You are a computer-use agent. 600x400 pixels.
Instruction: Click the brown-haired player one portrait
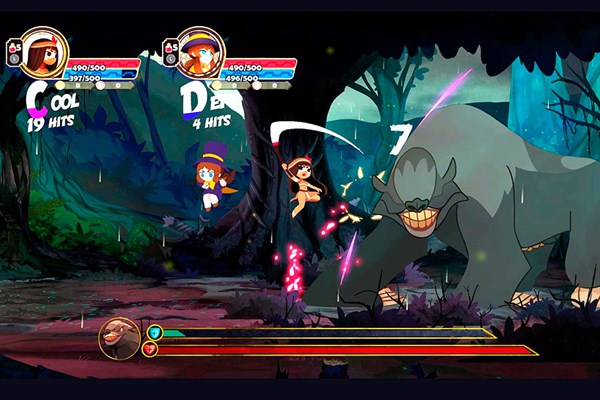44,52
